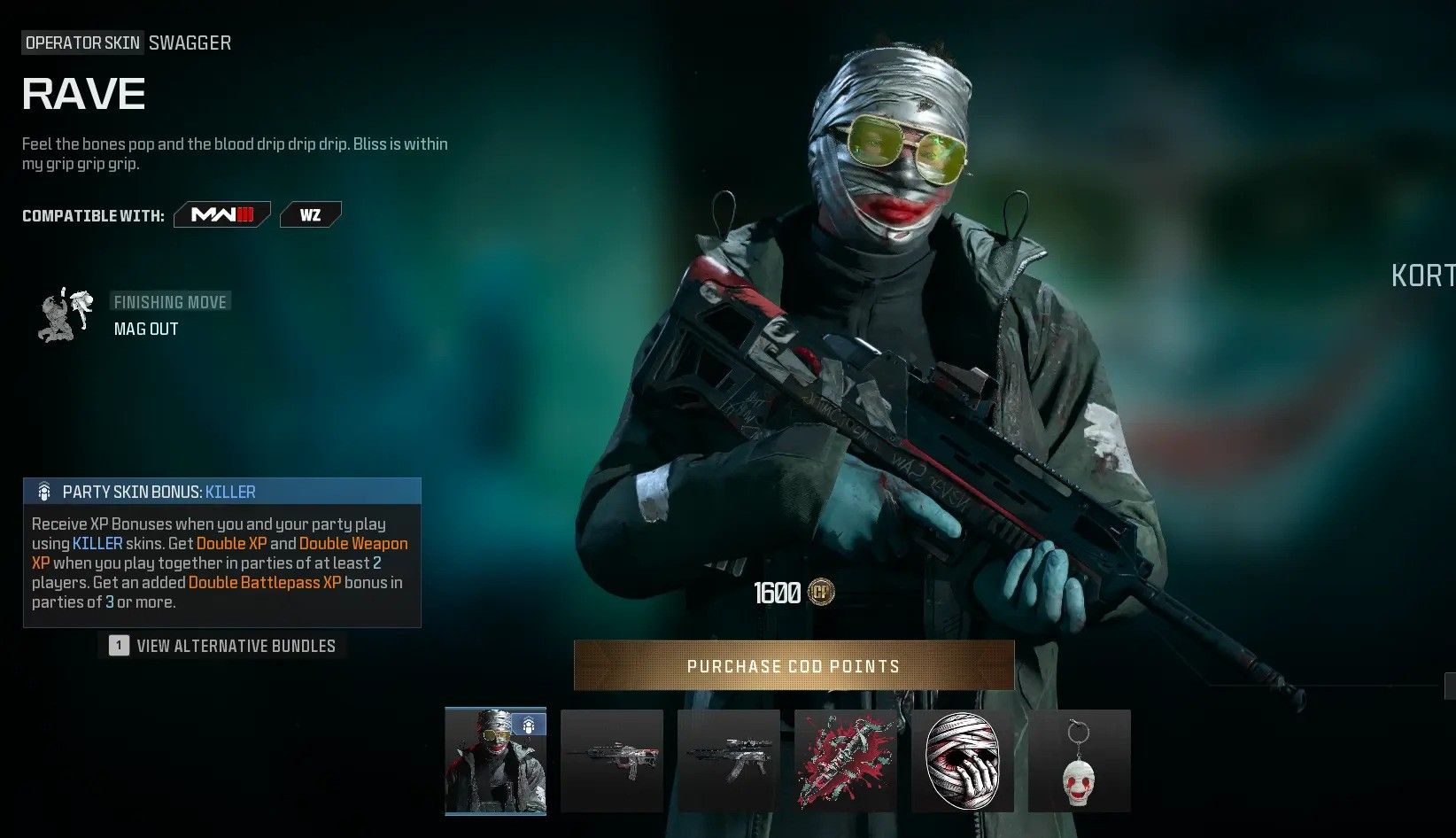1456x838 pixels.
Task: Click the Party Skin Bonus operator icon
Action: pos(43,491)
